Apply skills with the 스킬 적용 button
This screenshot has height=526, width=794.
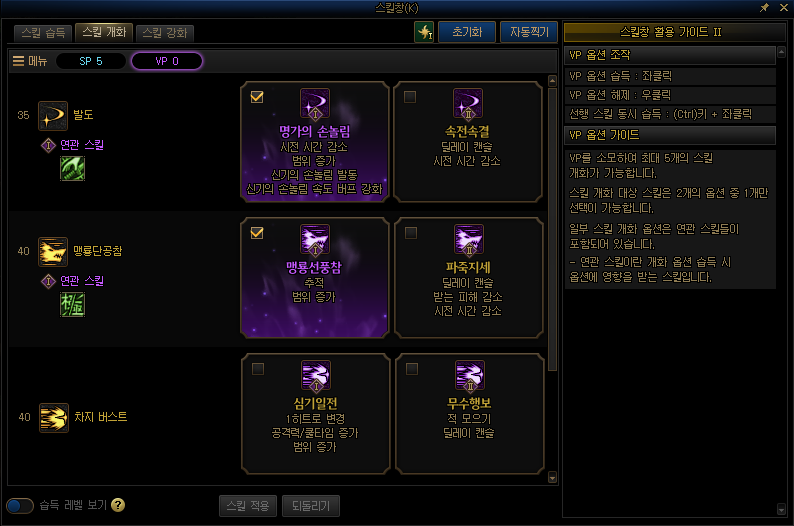coord(246,505)
